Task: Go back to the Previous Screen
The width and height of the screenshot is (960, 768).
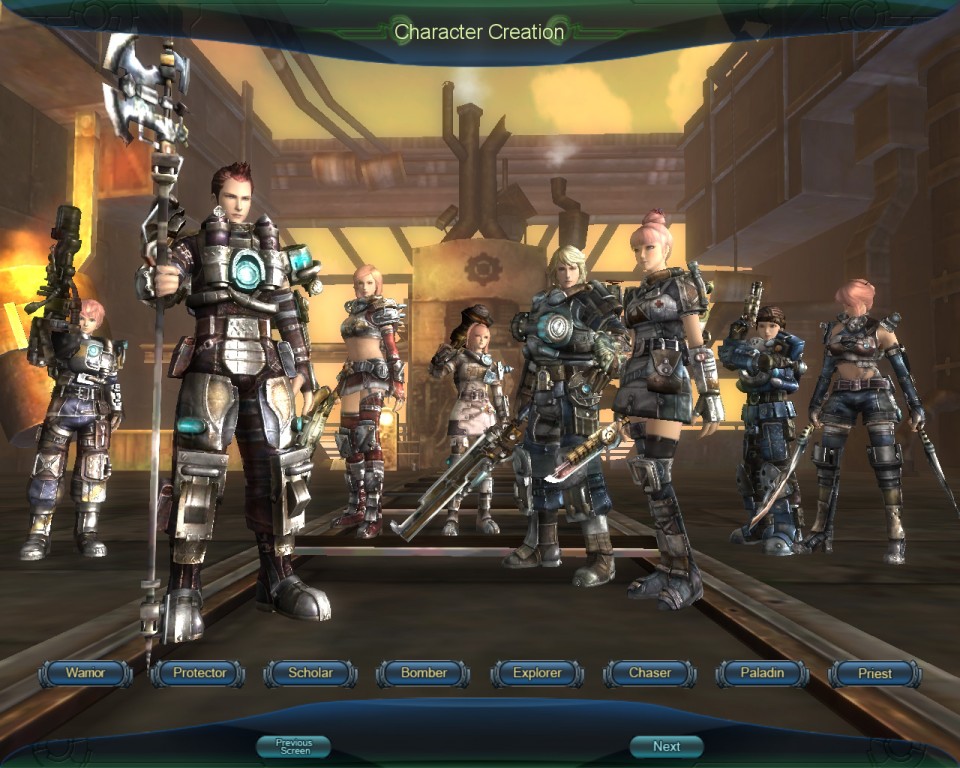Action: pyautogui.click(x=294, y=746)
